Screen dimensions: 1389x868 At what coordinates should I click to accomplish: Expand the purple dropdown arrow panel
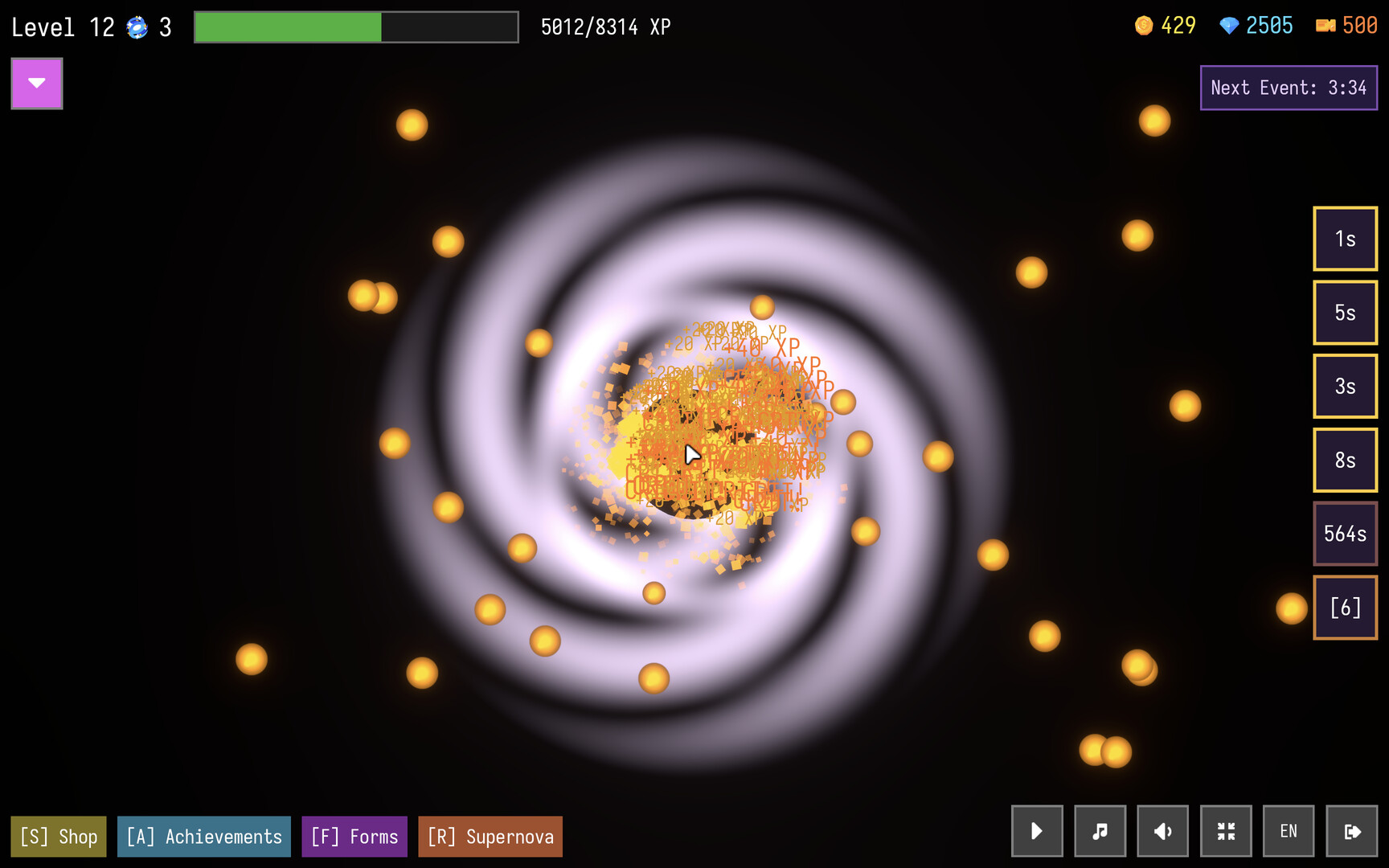point(36,83)
